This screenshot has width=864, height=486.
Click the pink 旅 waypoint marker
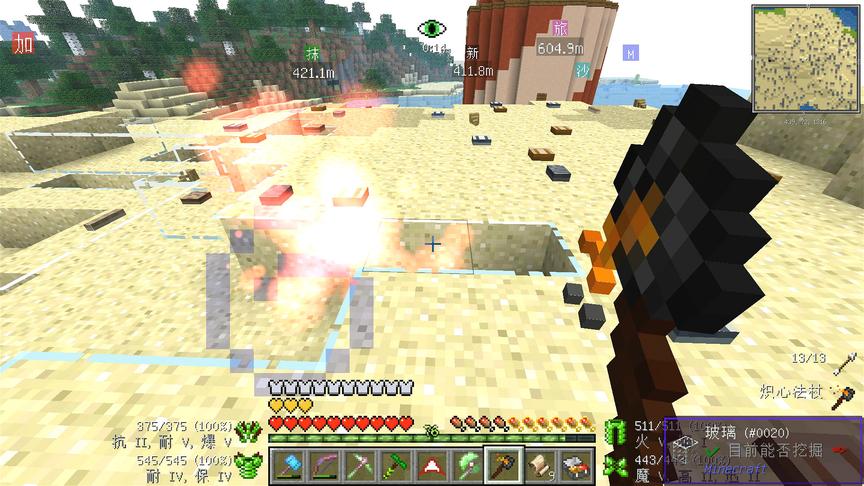pyautogui.click(x=558, y=28)
